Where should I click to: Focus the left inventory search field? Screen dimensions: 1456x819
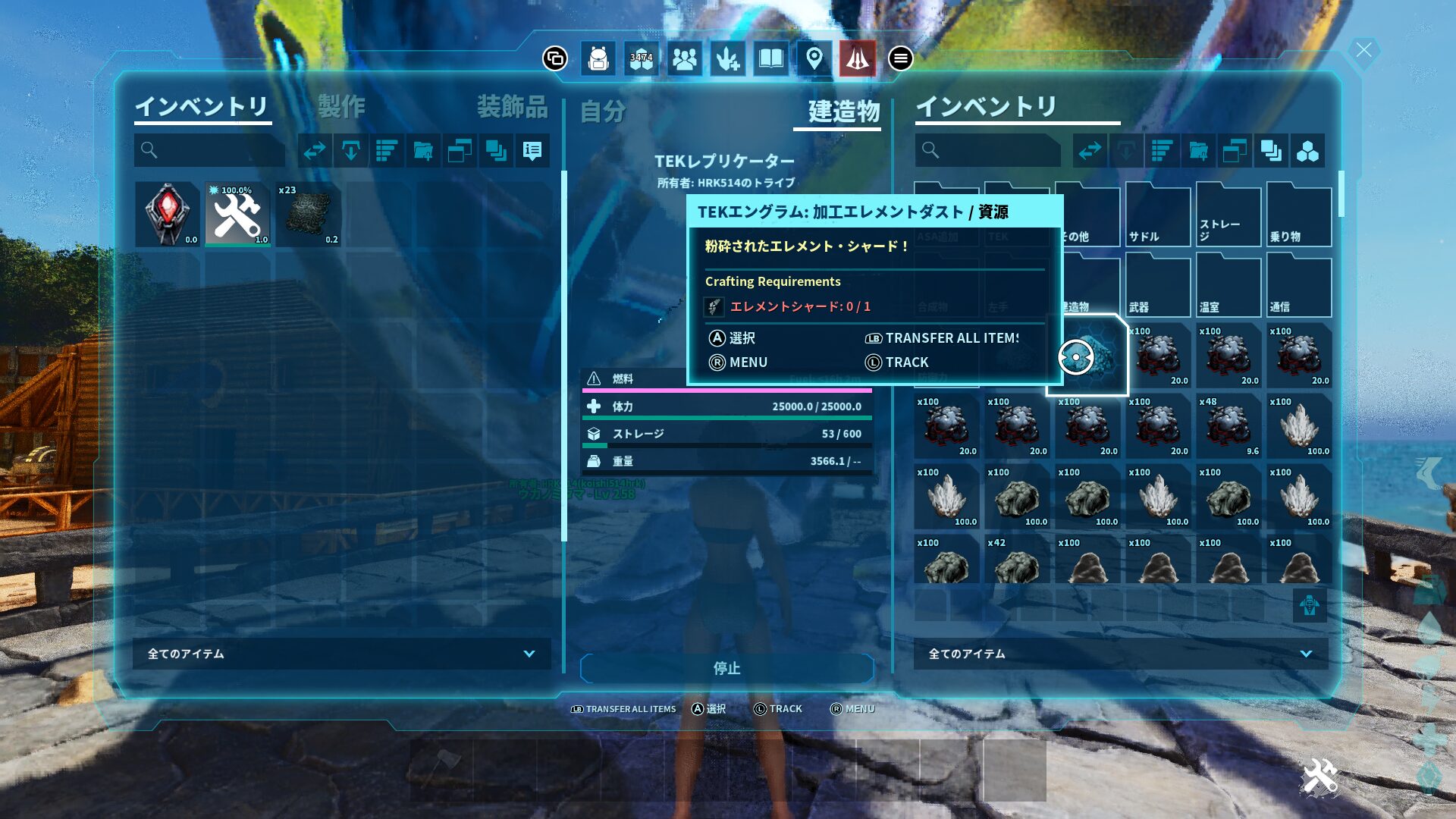click(210, 151)
